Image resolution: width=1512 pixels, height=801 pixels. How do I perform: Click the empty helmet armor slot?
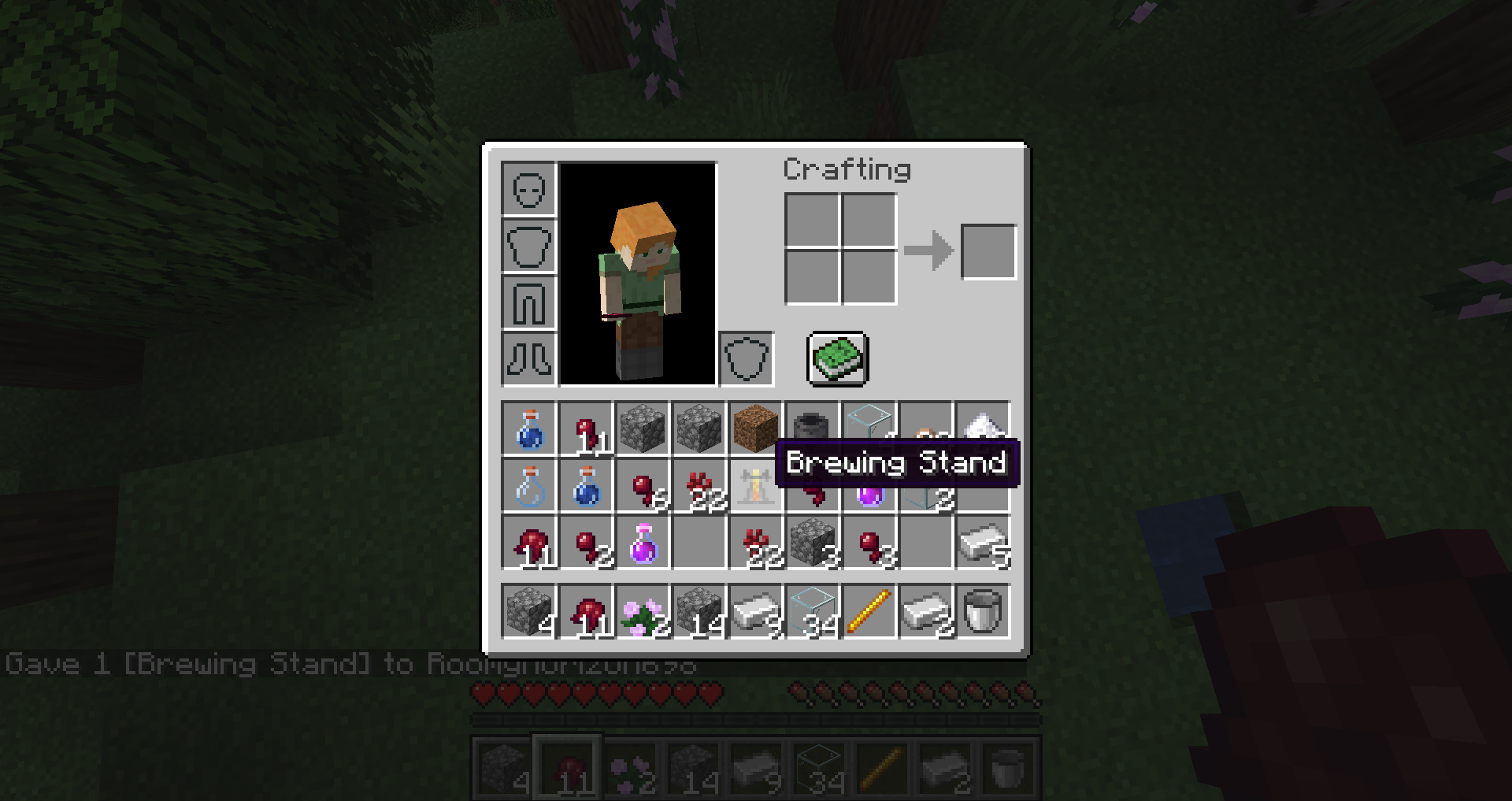point(528,189)
